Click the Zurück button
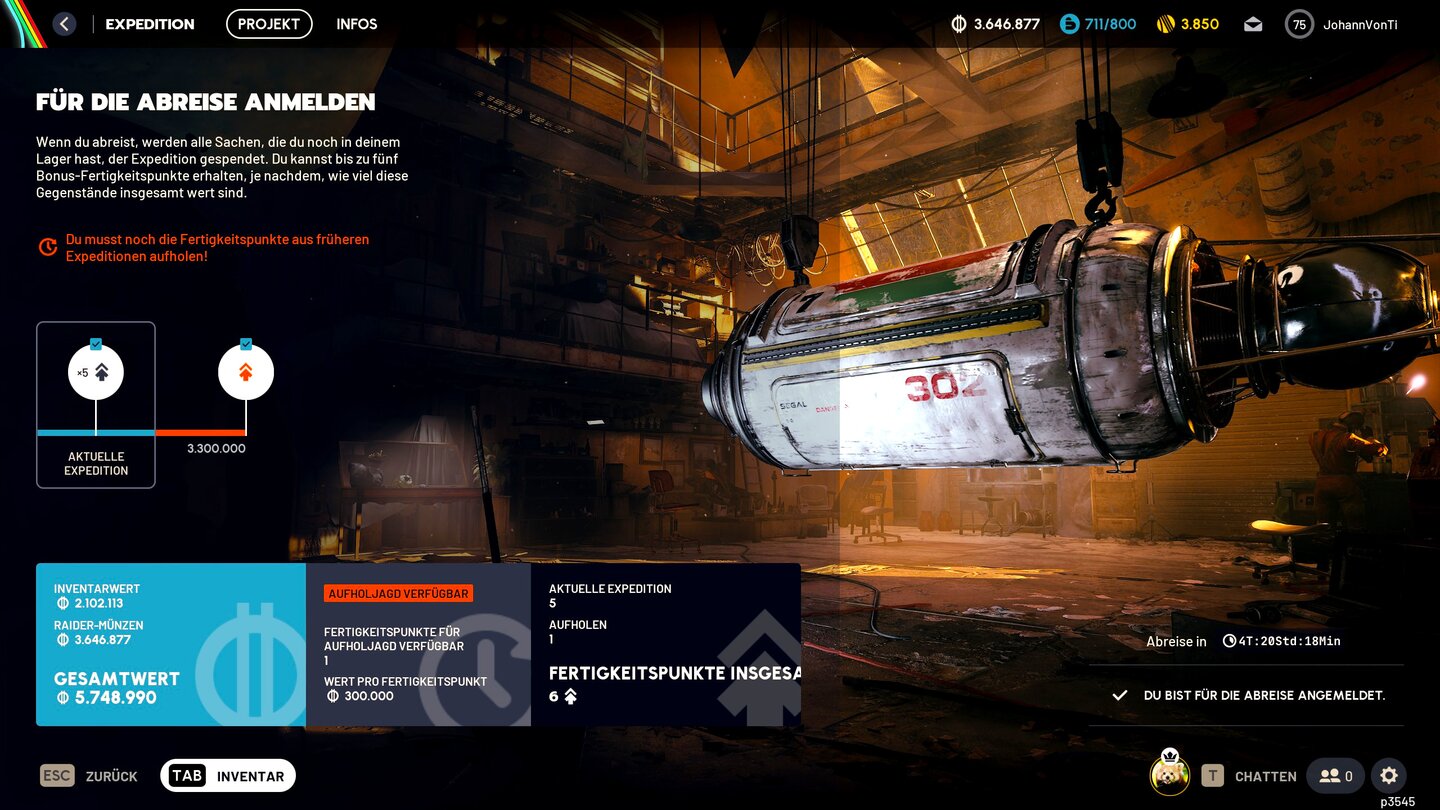Screen dimensions: 1440x810 click(x=90, y=776)
